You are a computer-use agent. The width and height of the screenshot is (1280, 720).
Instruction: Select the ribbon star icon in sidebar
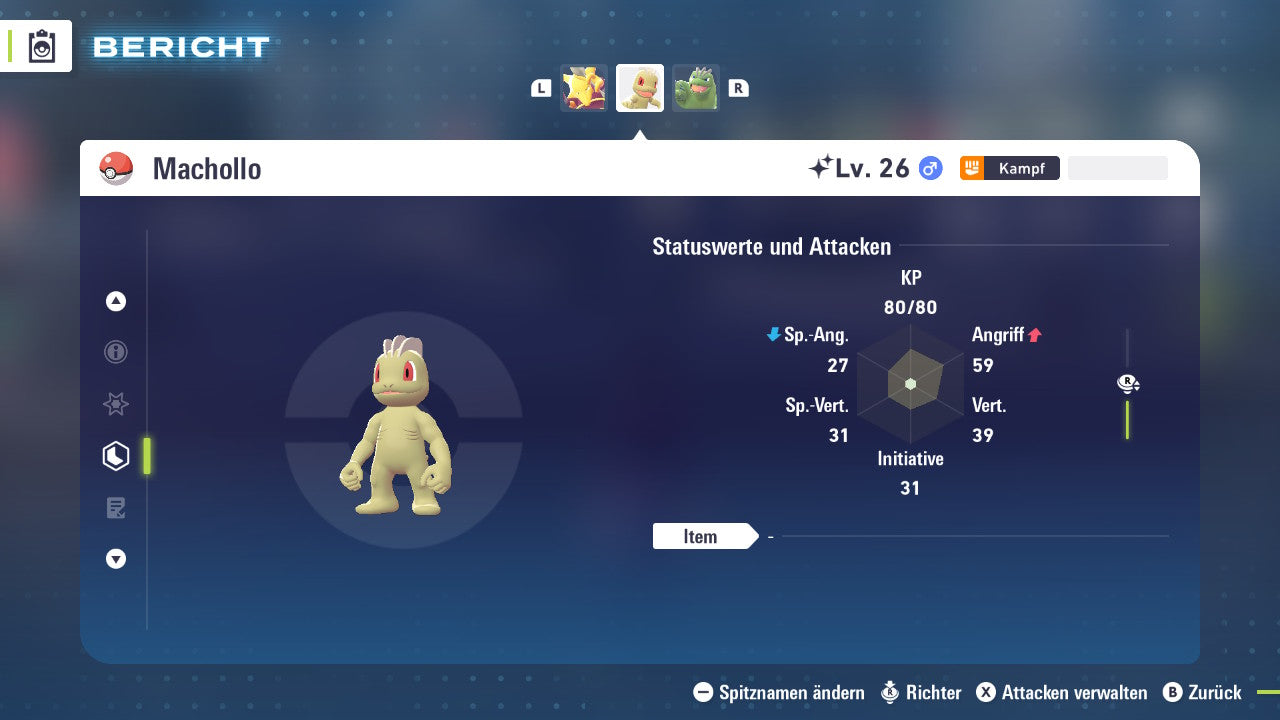pos(115,404)
